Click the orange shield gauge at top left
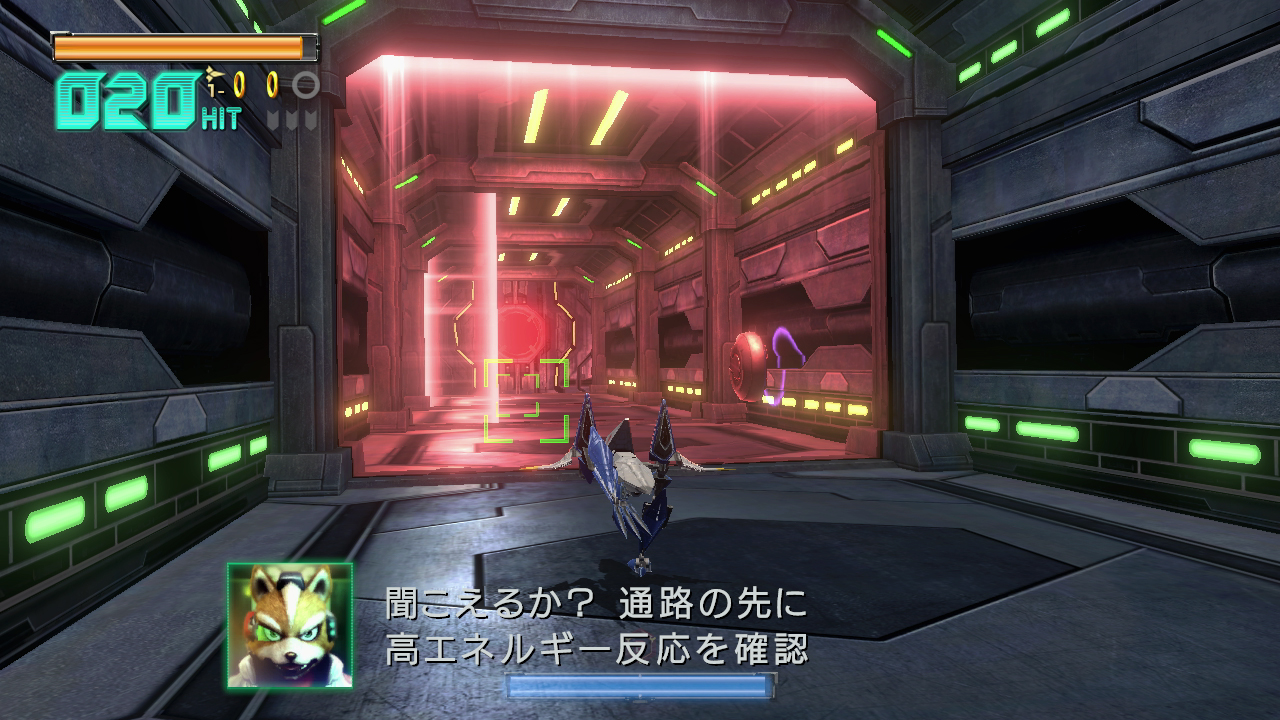1280x720 pixels. point(185,45)
